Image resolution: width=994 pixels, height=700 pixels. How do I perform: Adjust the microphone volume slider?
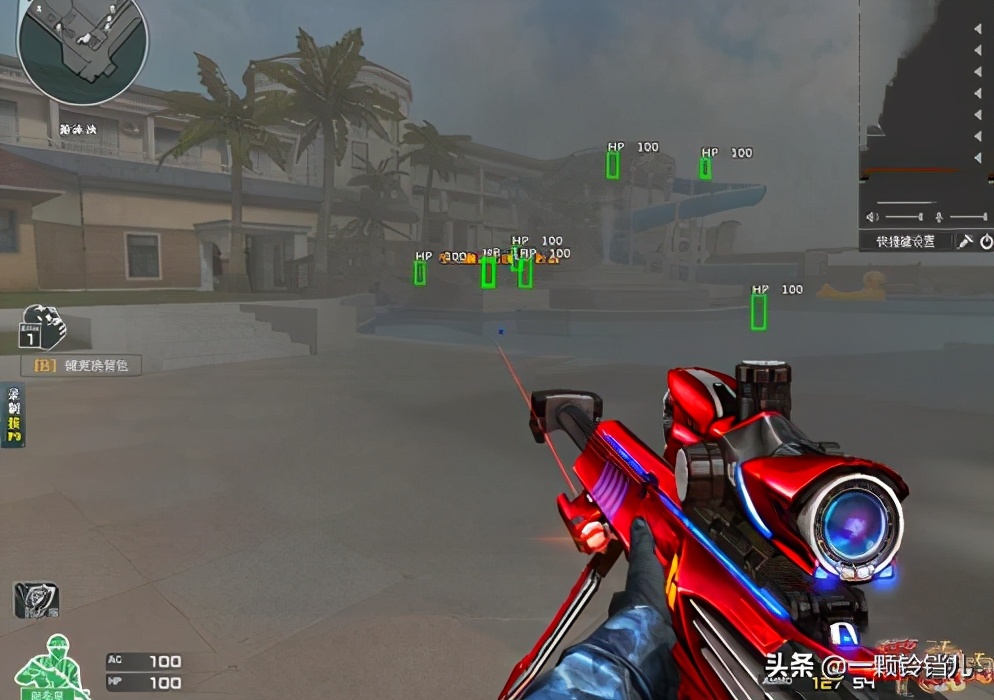tap(967, 217)
